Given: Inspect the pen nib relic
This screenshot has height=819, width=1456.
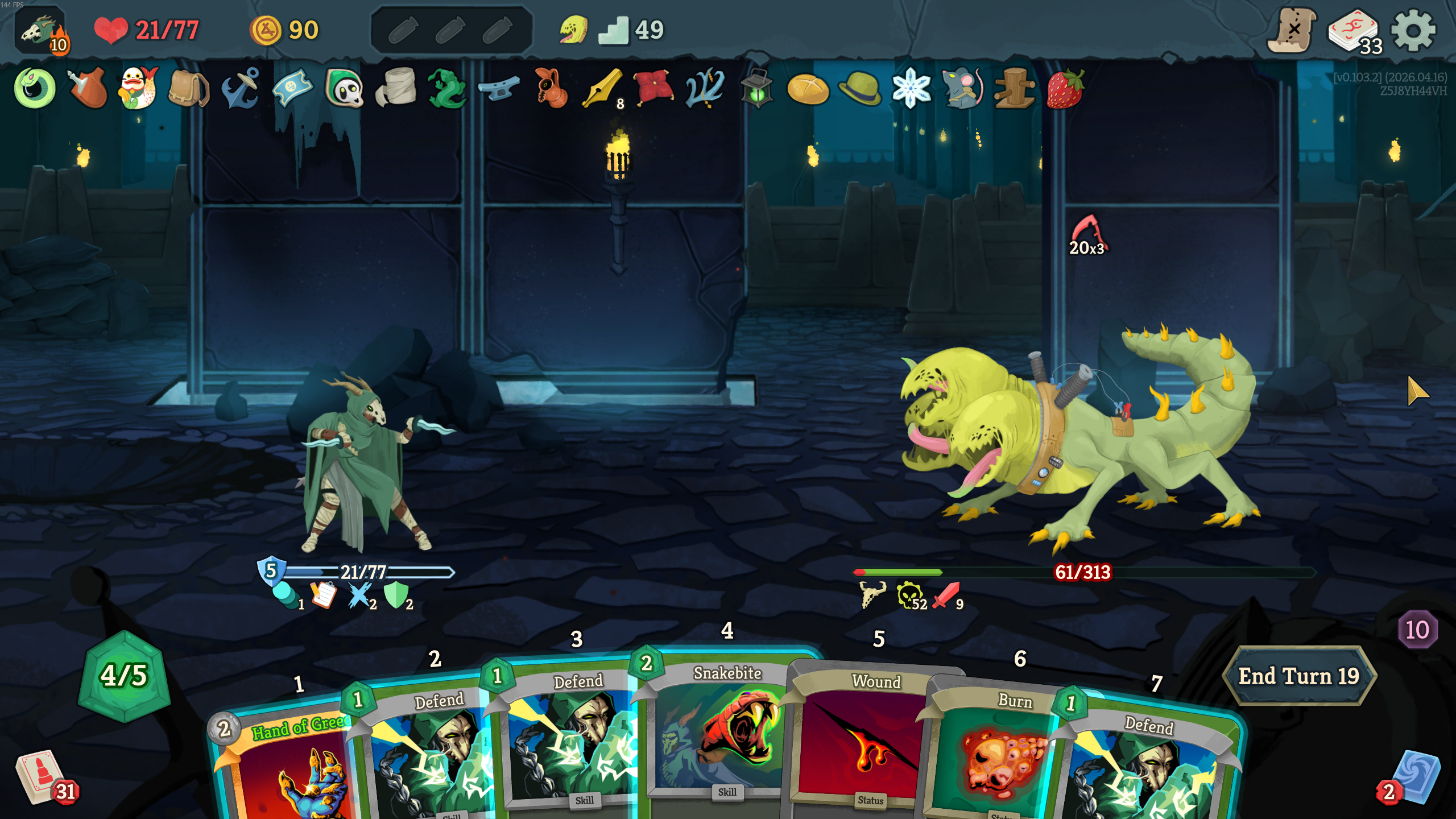Looking at the screenshot, I should (602, 89).
